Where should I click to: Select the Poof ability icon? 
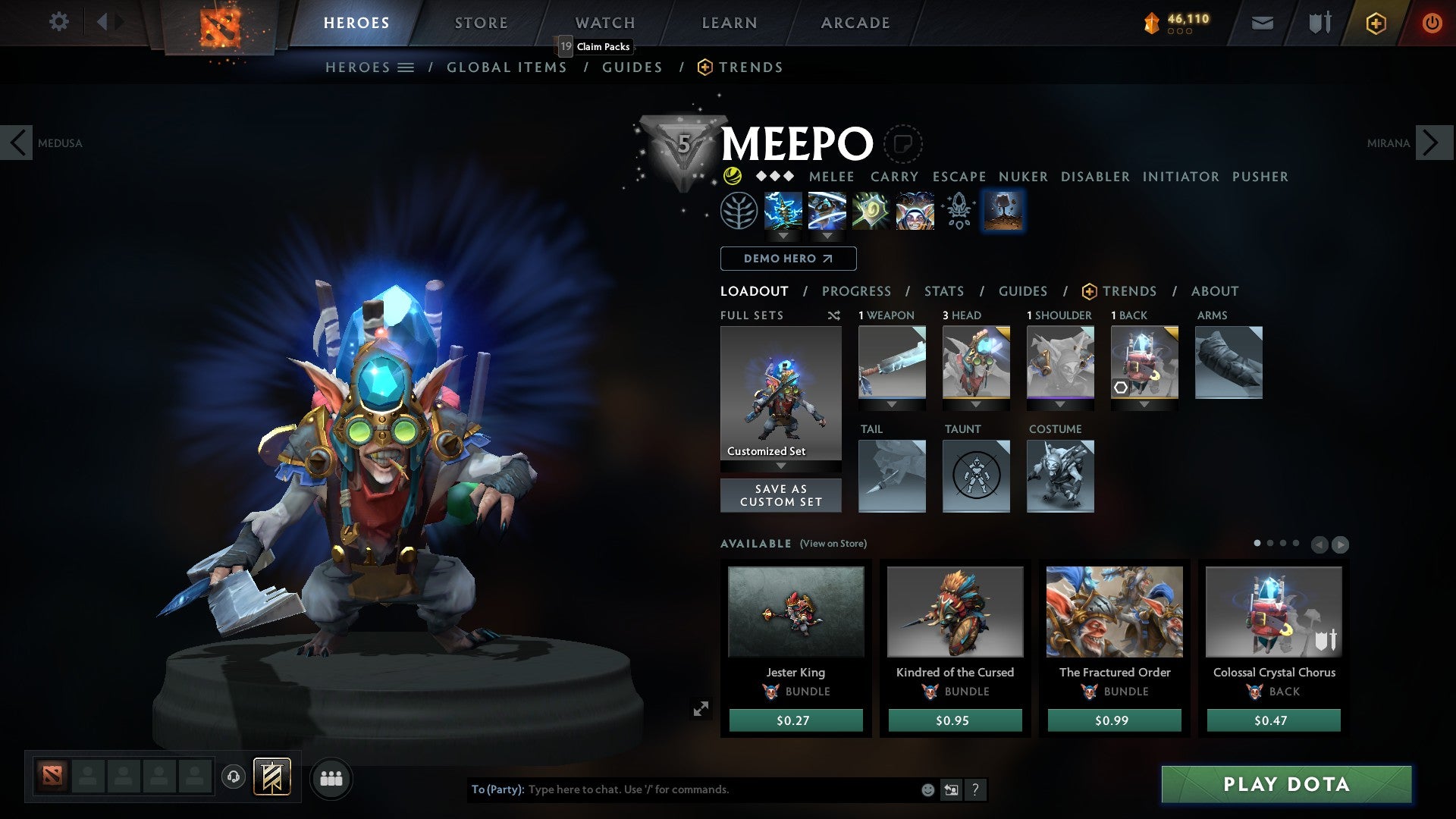click(826, 210)
